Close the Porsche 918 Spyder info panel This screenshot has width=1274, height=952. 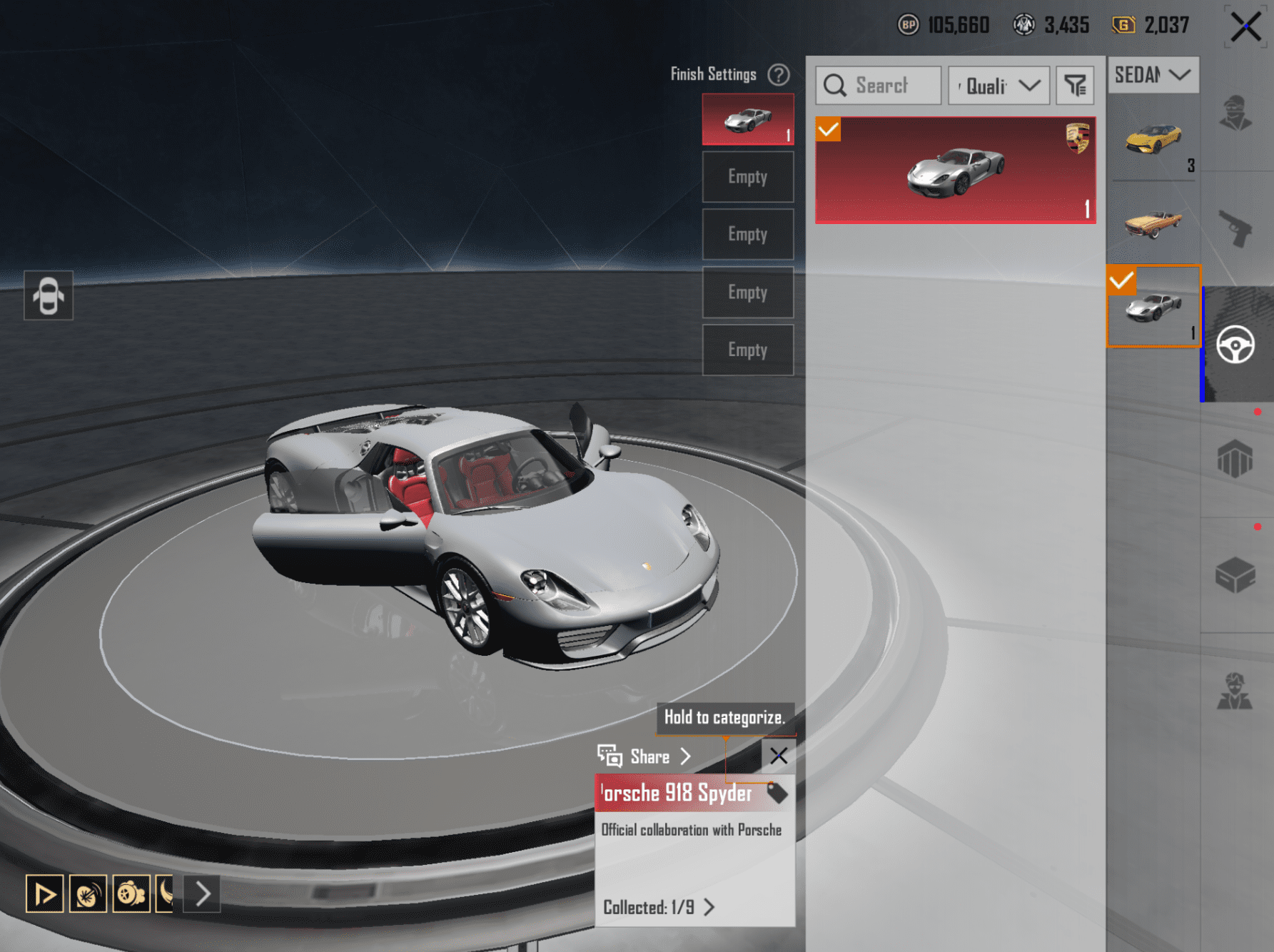tap(779, 756)
